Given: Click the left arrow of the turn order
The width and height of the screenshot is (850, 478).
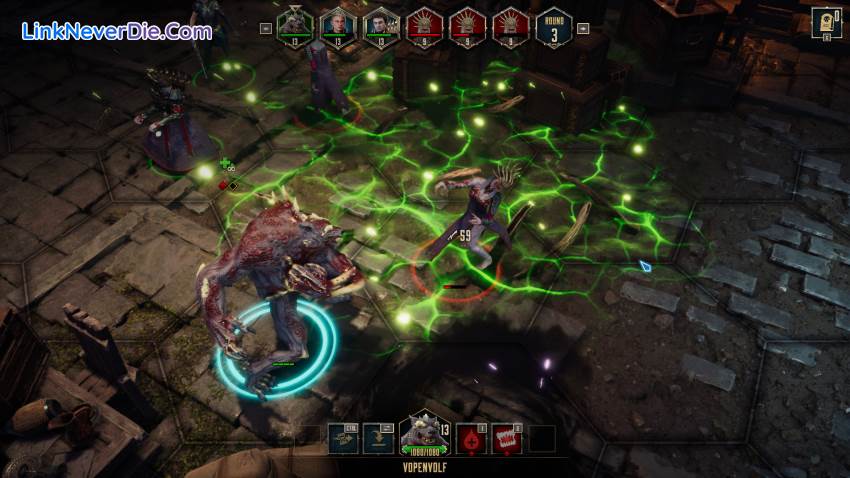Looking at the screenshot, I should tap(266, 28).
